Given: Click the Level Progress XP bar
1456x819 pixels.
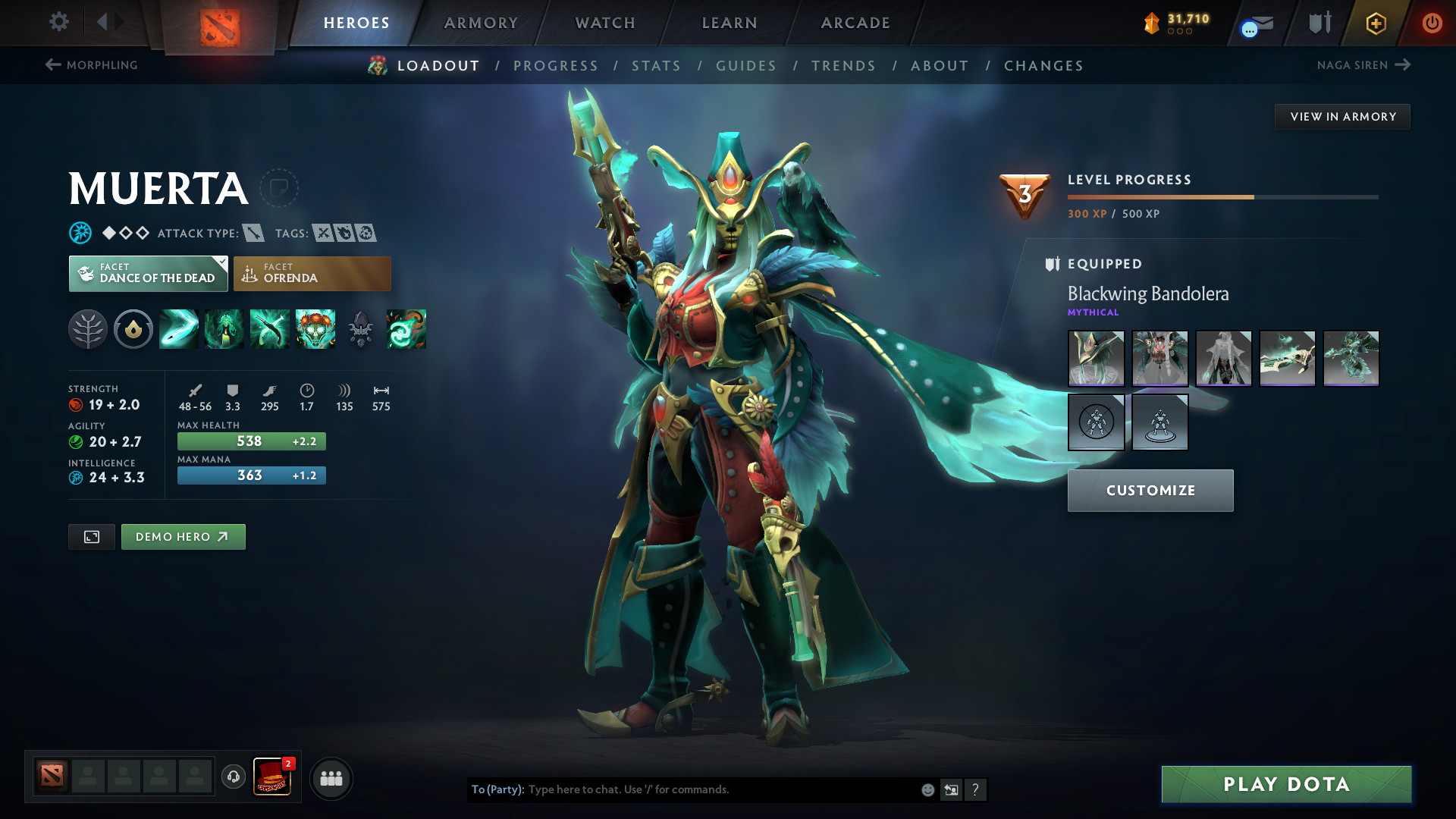Looking at the screenshot, I should [1222, 196].
